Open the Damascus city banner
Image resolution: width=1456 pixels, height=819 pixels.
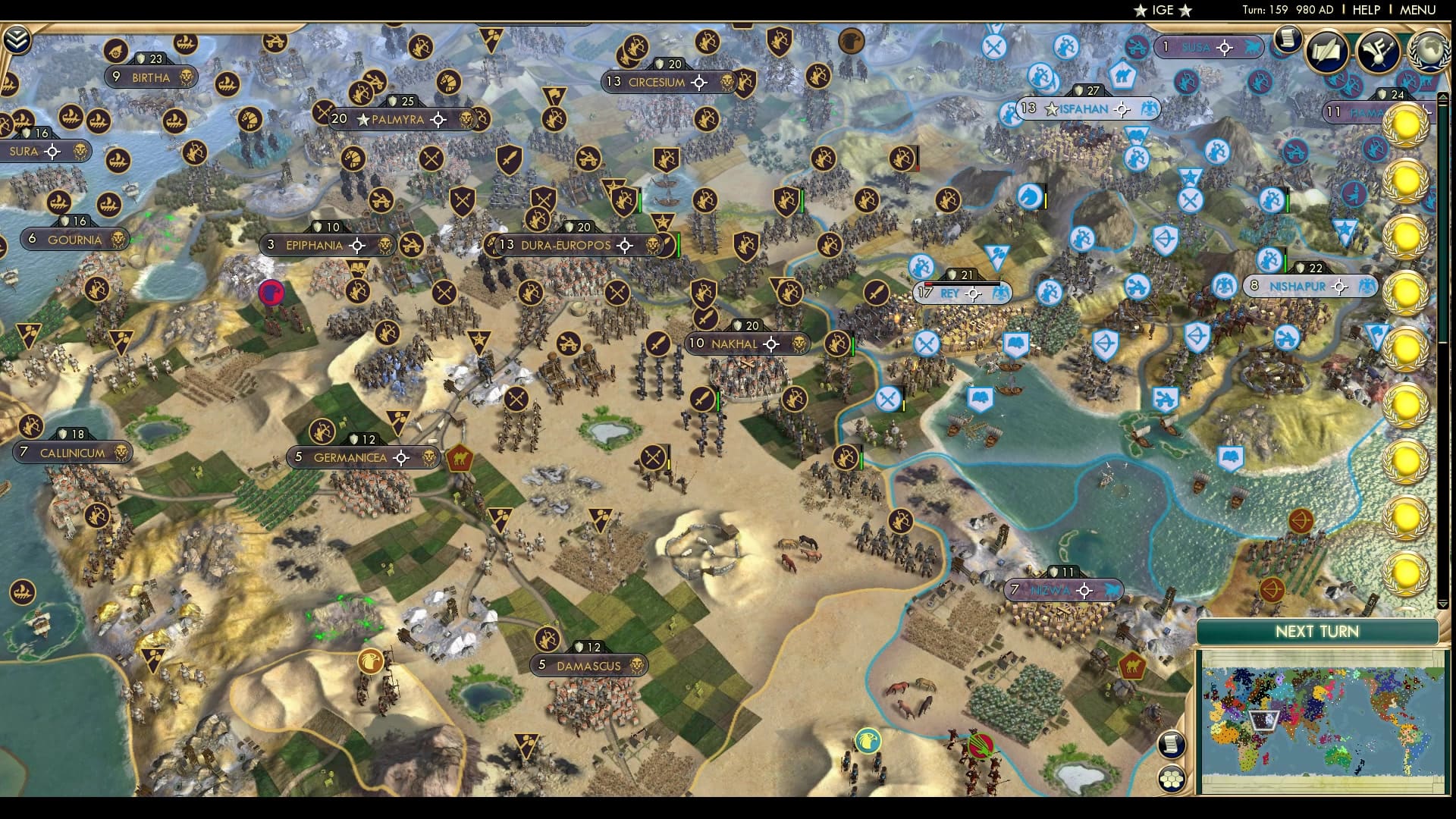pyautogui.click(x=588, y=665)
